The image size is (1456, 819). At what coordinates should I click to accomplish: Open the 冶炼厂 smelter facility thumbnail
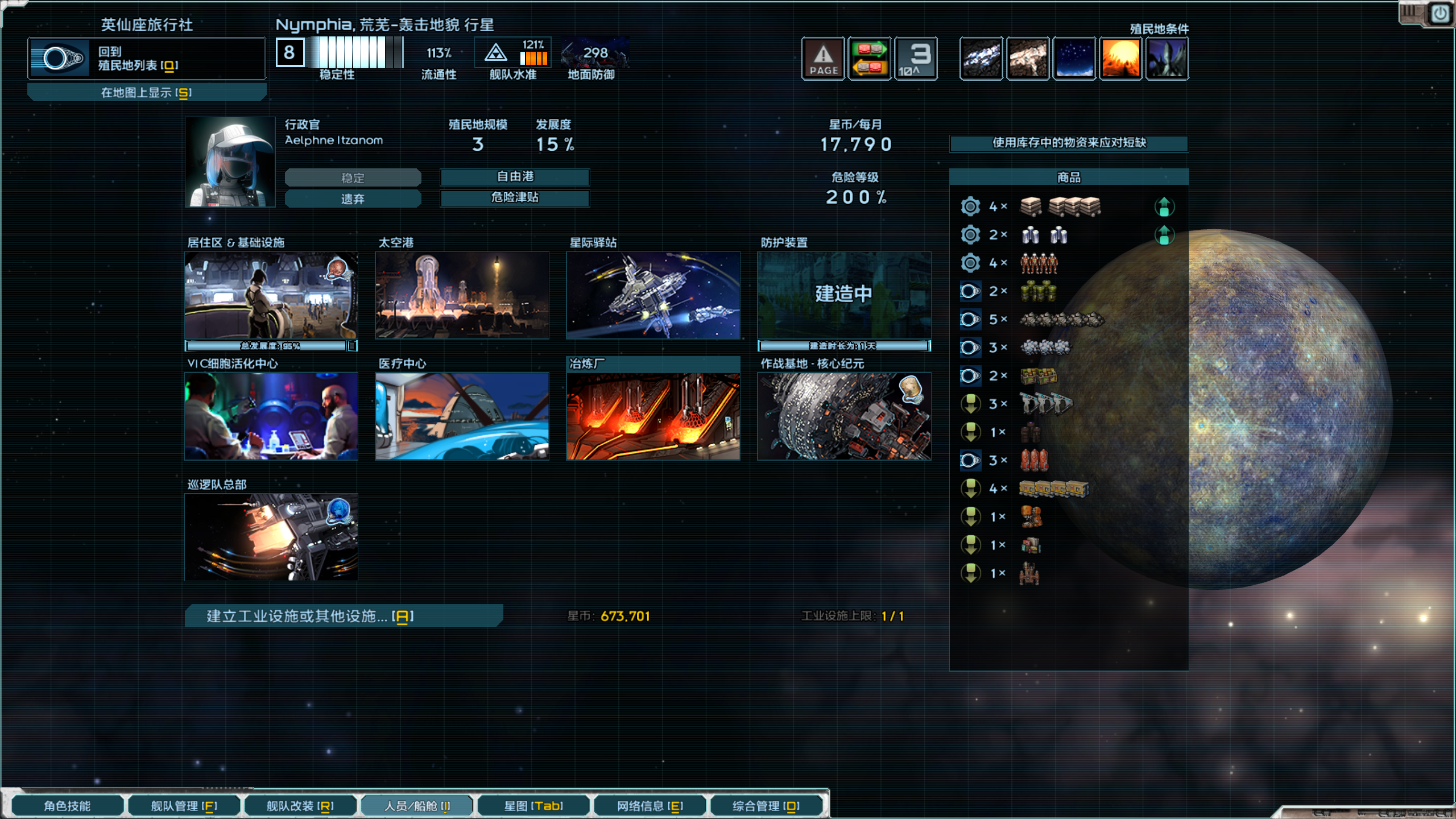click(652, 416)
